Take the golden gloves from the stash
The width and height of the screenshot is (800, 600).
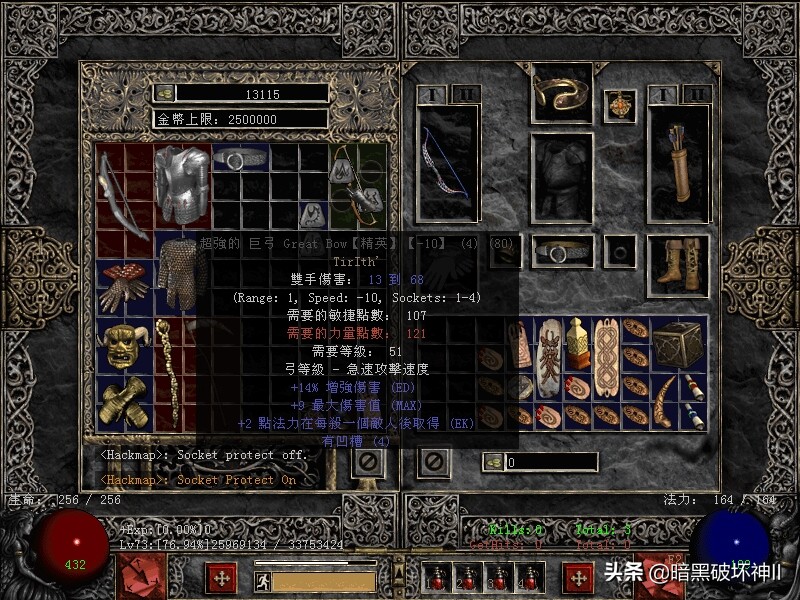tap(124, 401)
